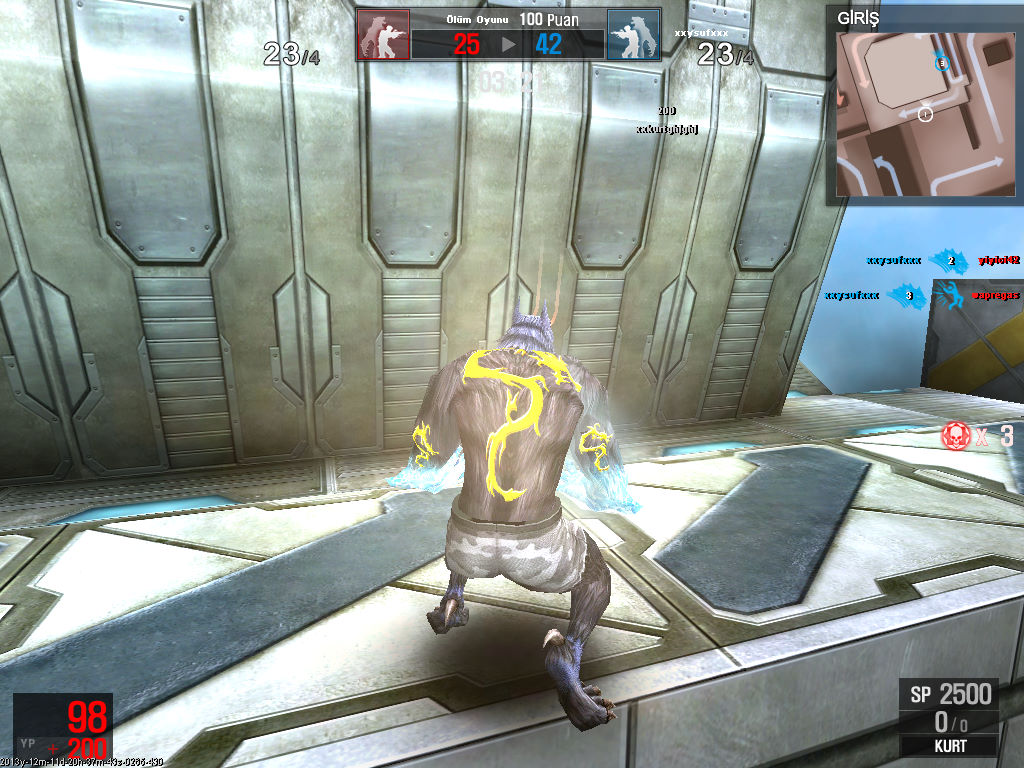Select the blue team soldier icon
The image size is (1024, 768).
(x=633, y=36)
